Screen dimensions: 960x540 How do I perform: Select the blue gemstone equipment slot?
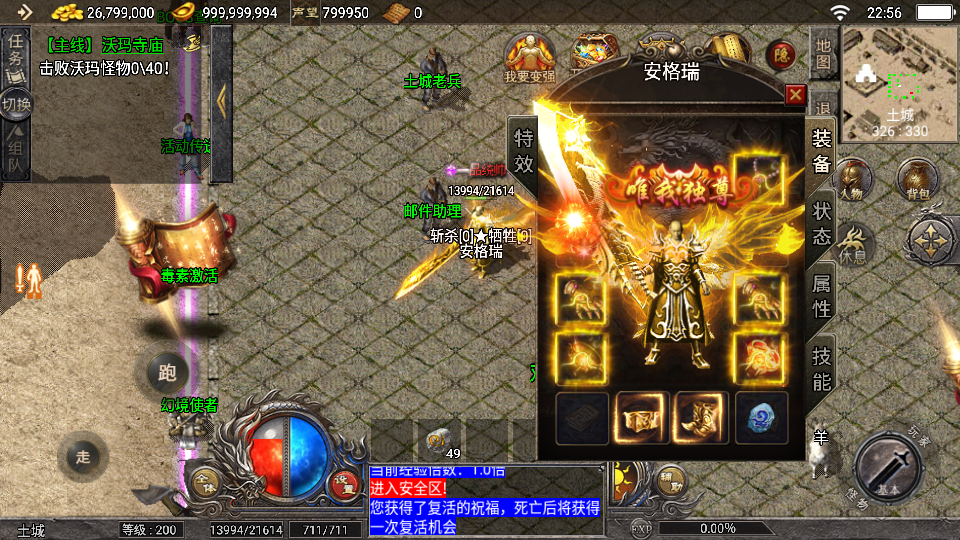(761, 415)
